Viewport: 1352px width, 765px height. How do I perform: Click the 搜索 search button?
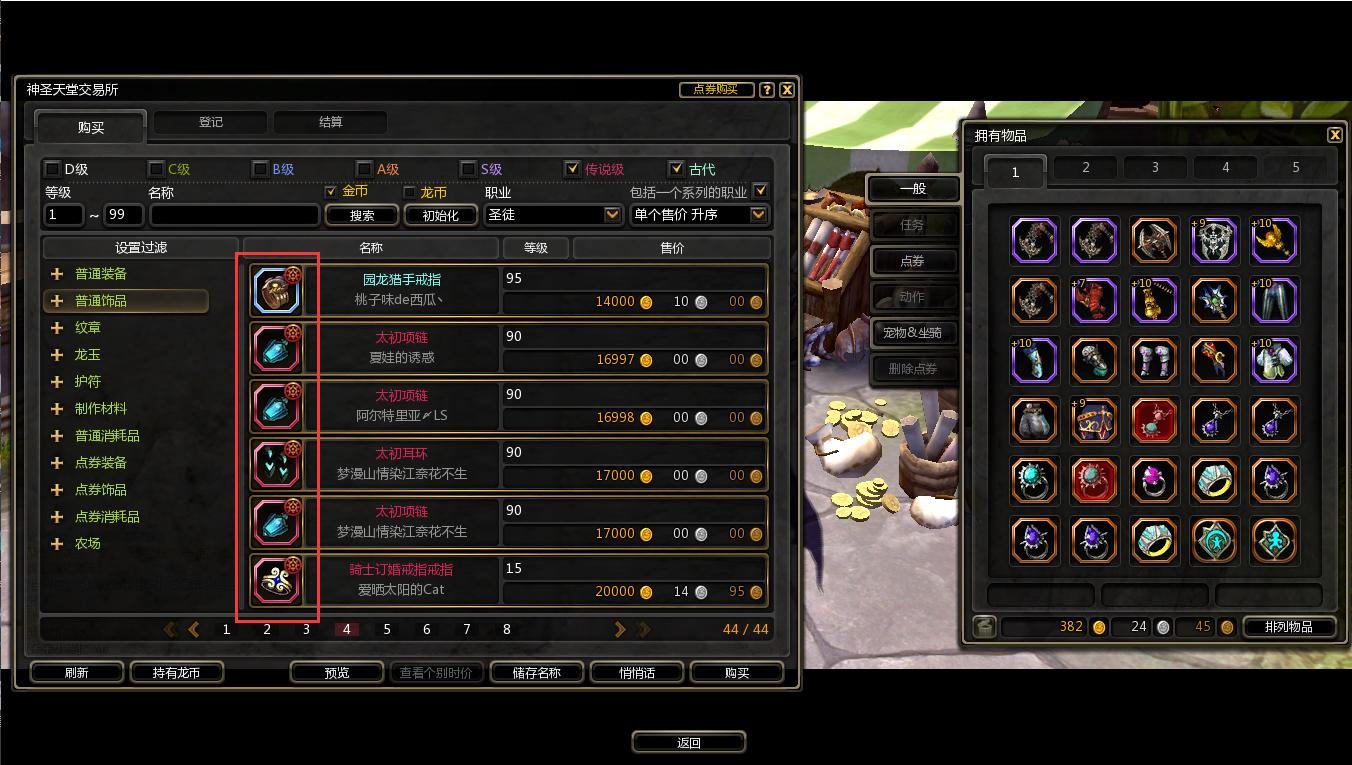(362, 215)
